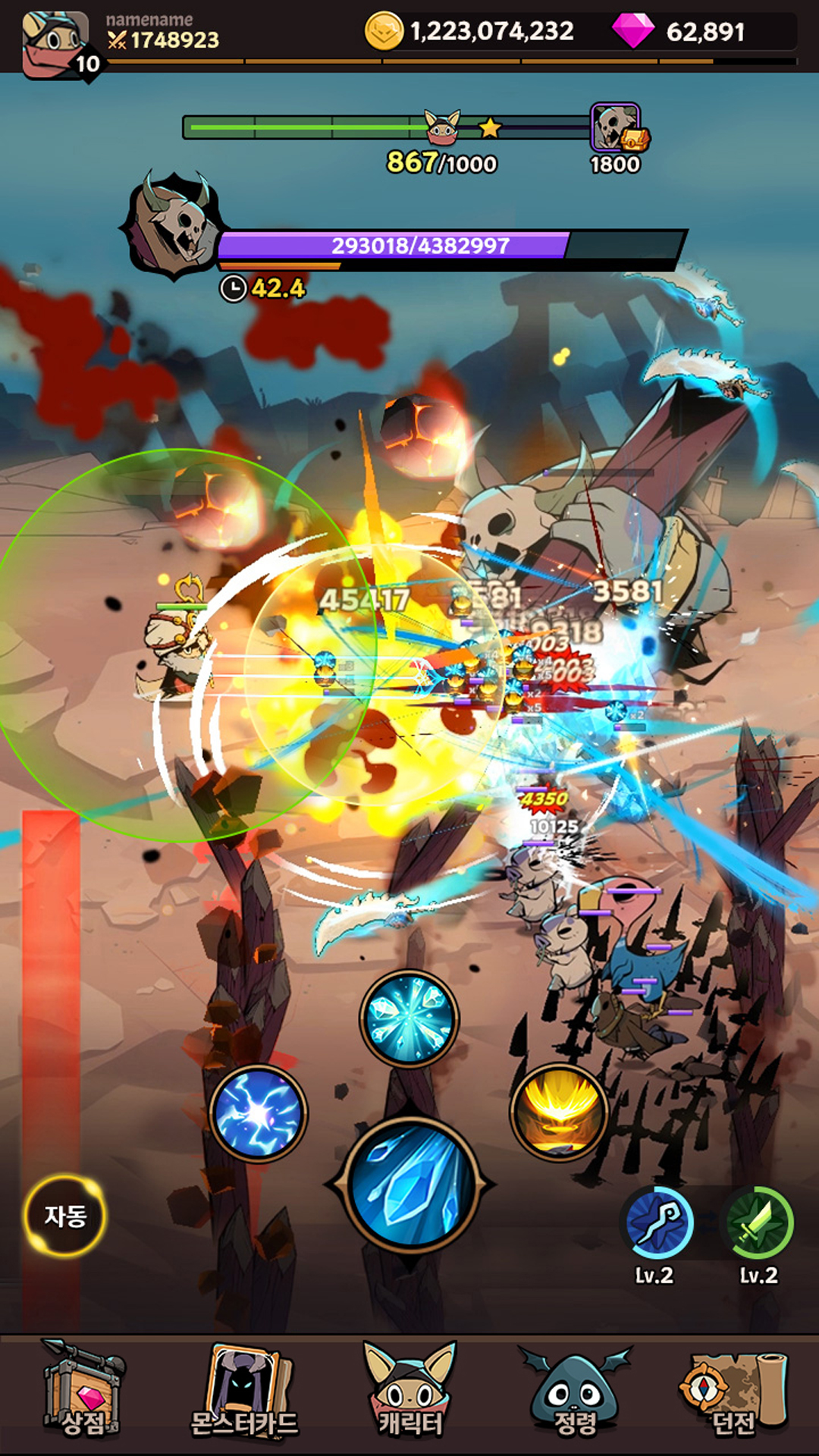Switch to the 캐릭터 character menu
Image resolution: width=819 pixels, height=1456 pixels.
point(410,1392)
